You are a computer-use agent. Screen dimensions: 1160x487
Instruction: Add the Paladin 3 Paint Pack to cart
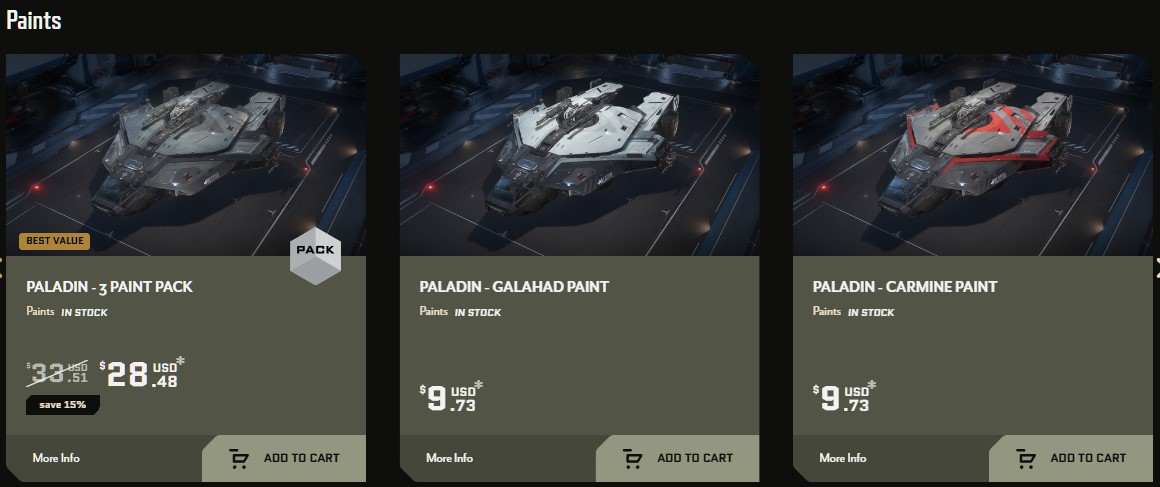[285, 458]
